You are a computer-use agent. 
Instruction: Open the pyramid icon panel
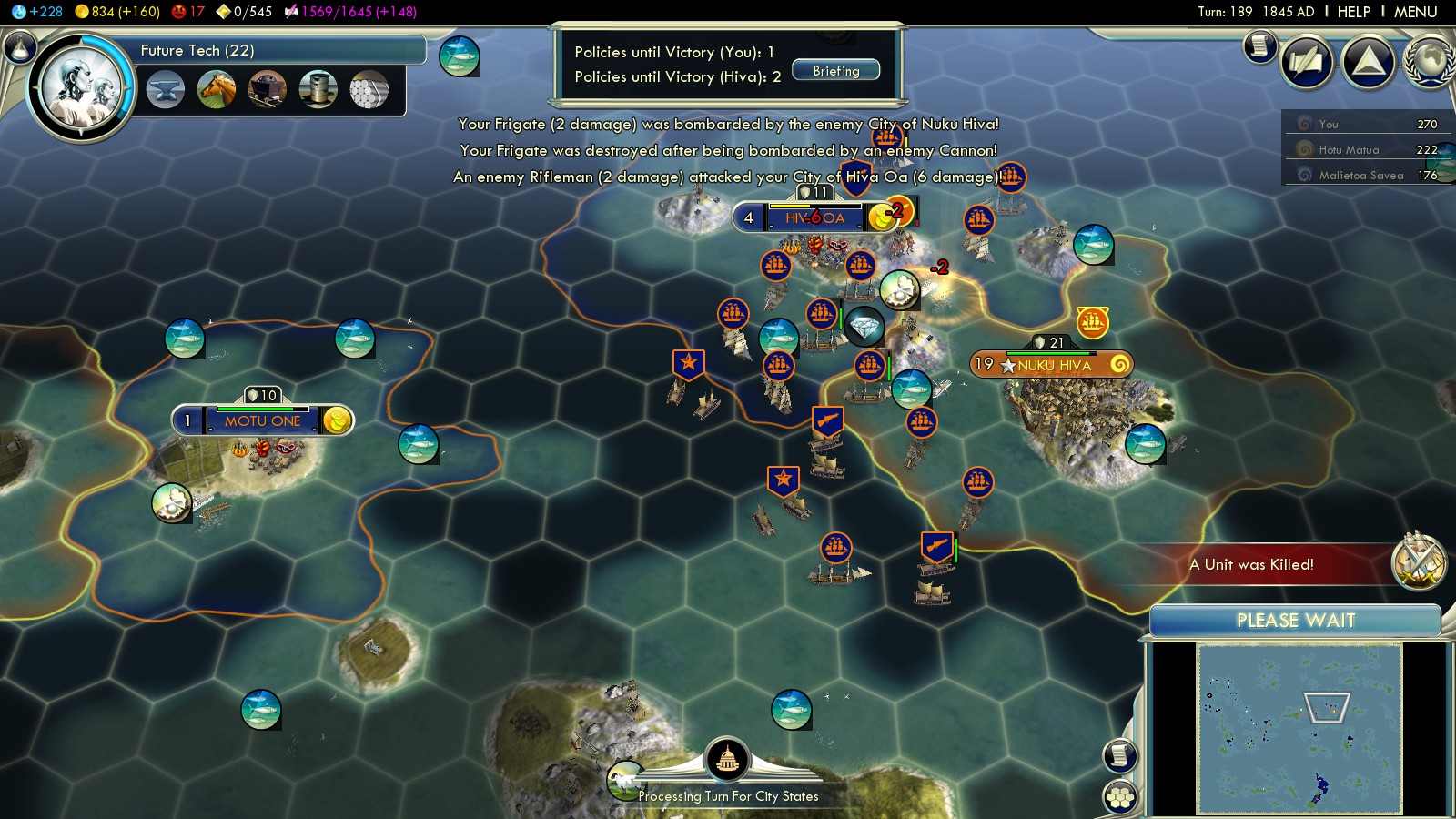point(1368,62)
